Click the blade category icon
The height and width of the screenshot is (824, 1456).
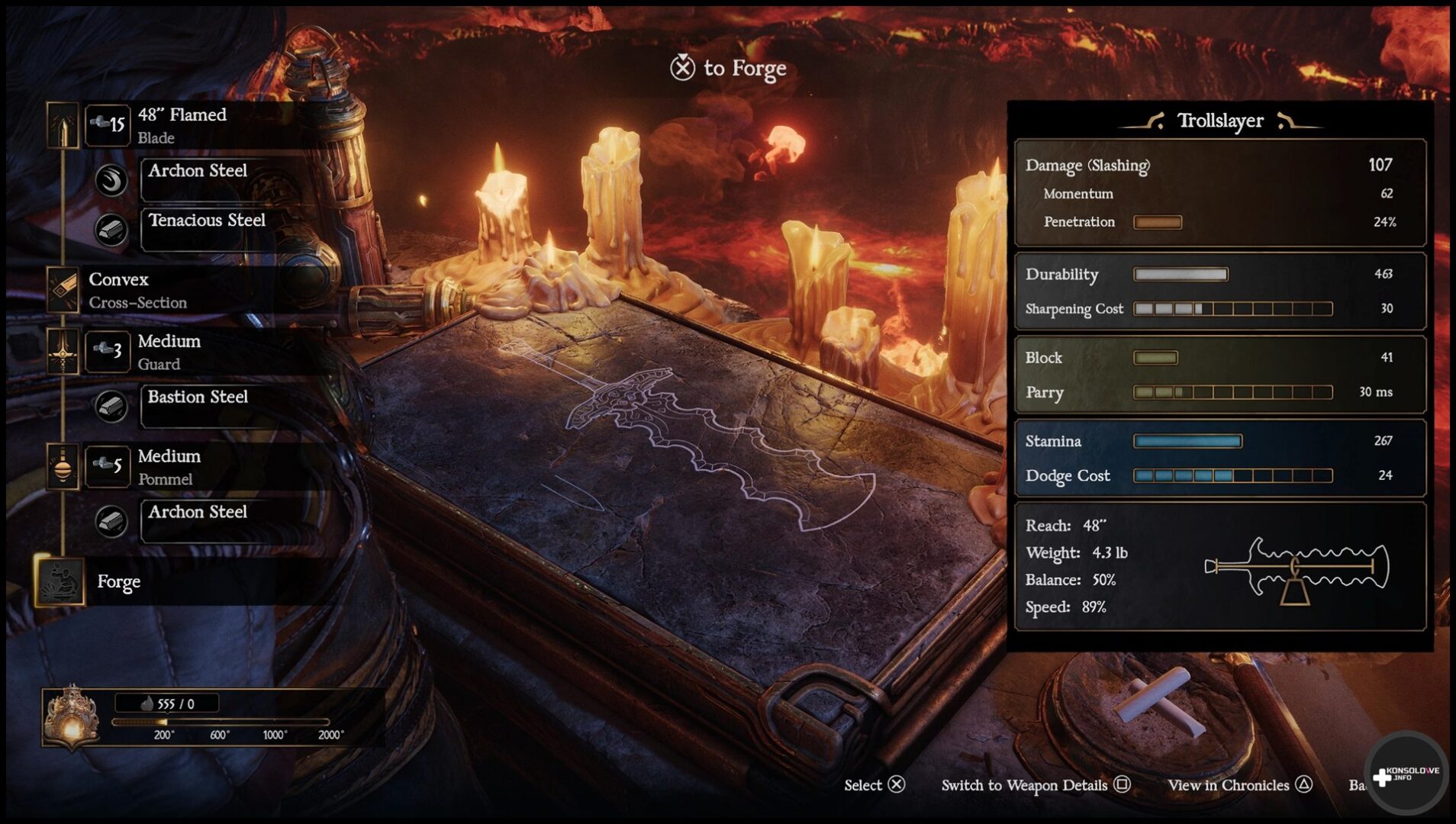click(63, 124)
